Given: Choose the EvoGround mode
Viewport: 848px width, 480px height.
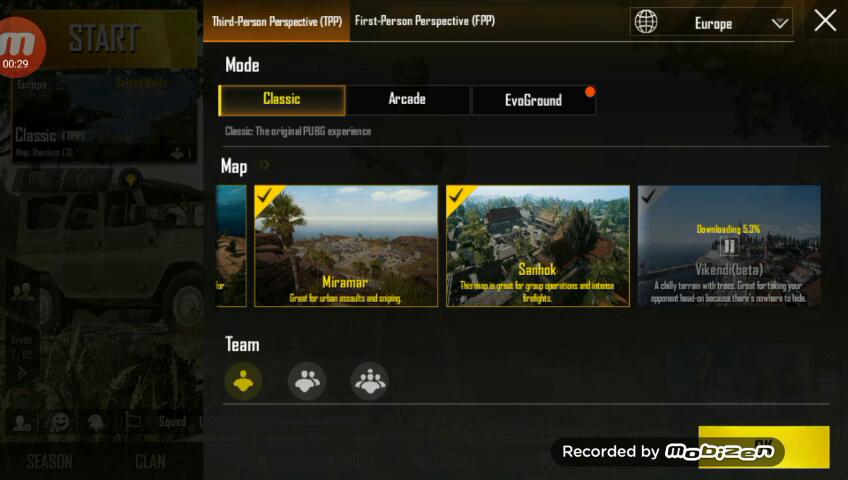Looking at the screenshot, I should coord(533,100).
